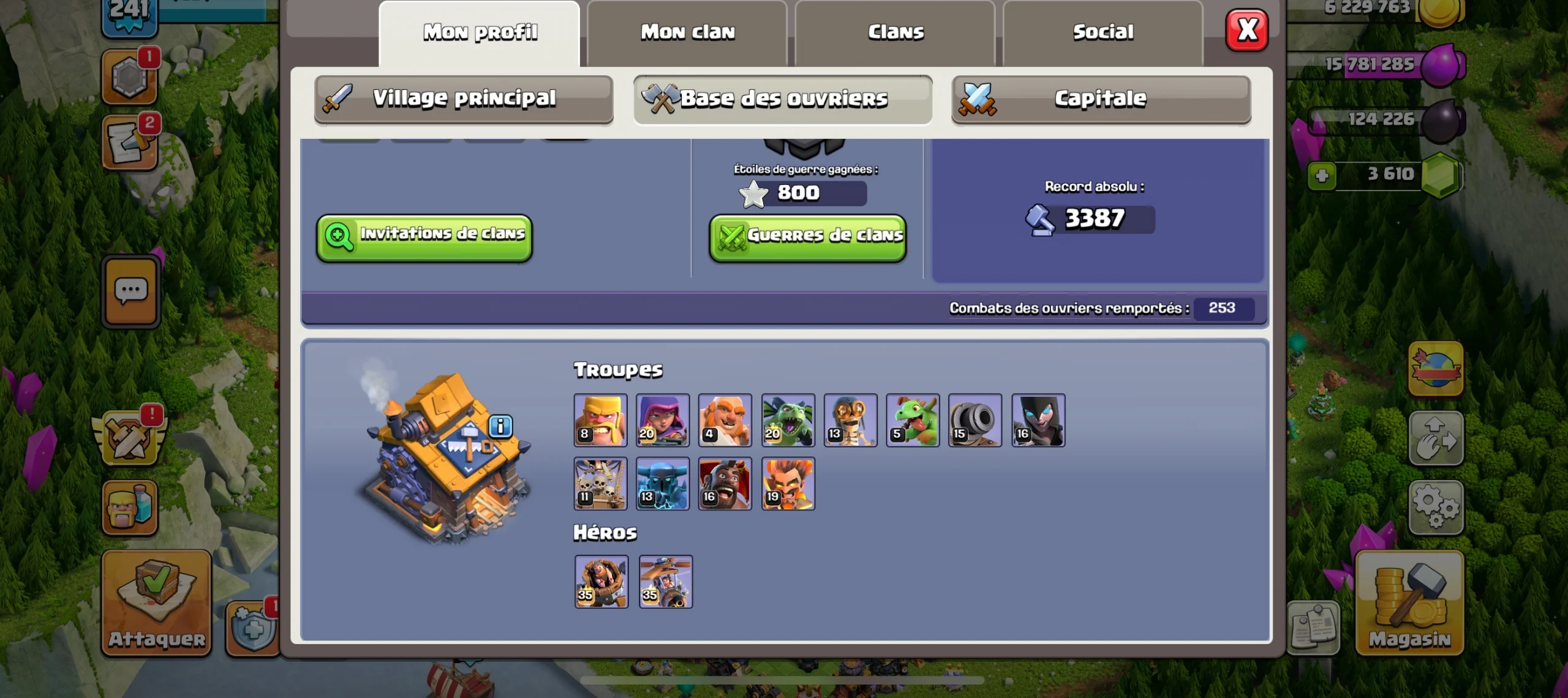Select the Raged Barbarian troop icon

(x=600, y=420)
